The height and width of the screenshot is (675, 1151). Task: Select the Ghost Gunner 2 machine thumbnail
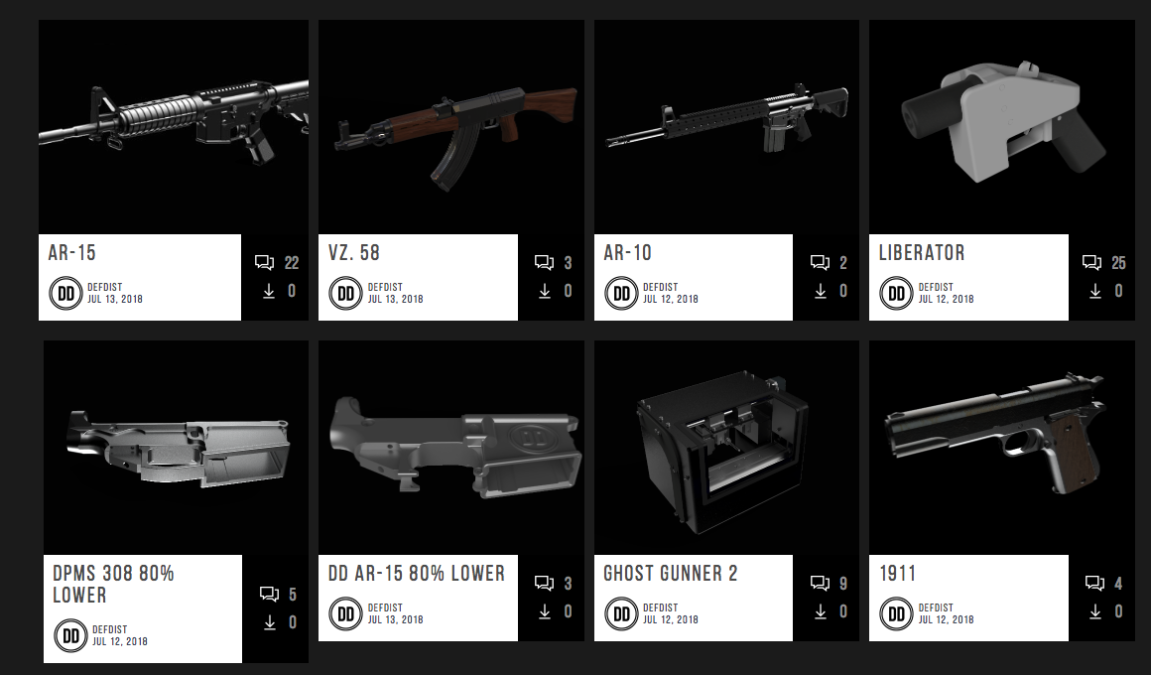coord(726,447)
